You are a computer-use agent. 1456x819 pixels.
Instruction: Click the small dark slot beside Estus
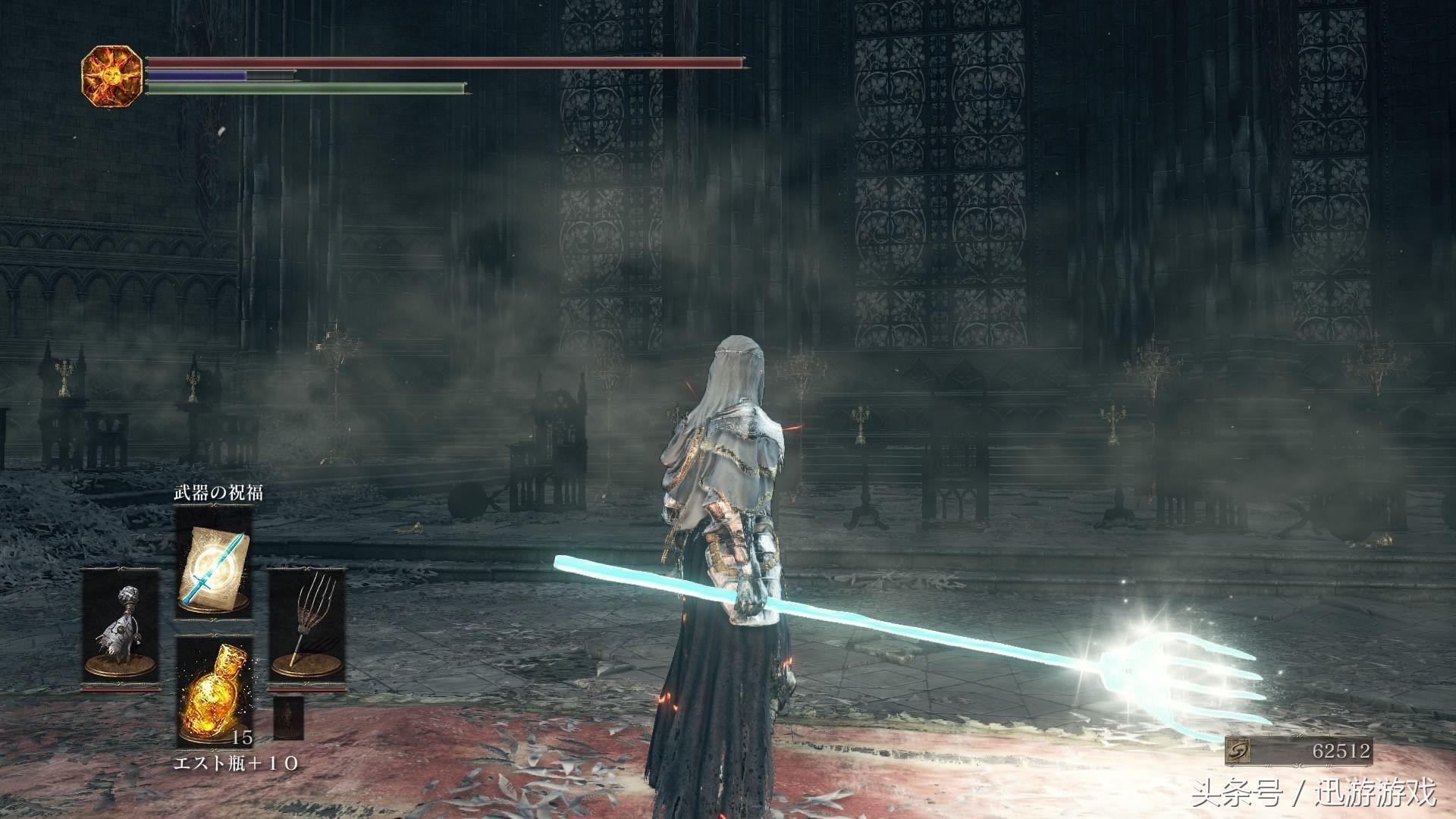click(288, 717)
